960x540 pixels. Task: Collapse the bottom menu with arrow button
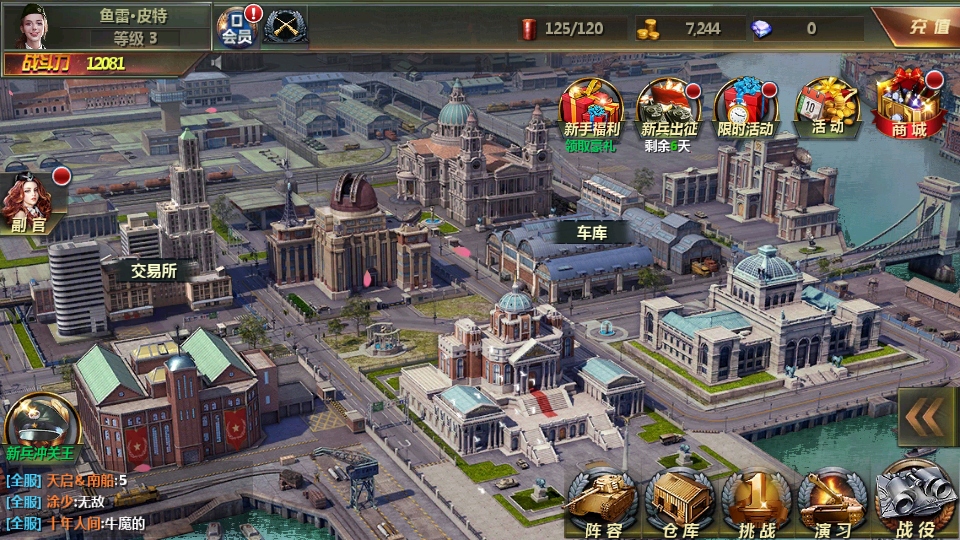coord(927,417)
